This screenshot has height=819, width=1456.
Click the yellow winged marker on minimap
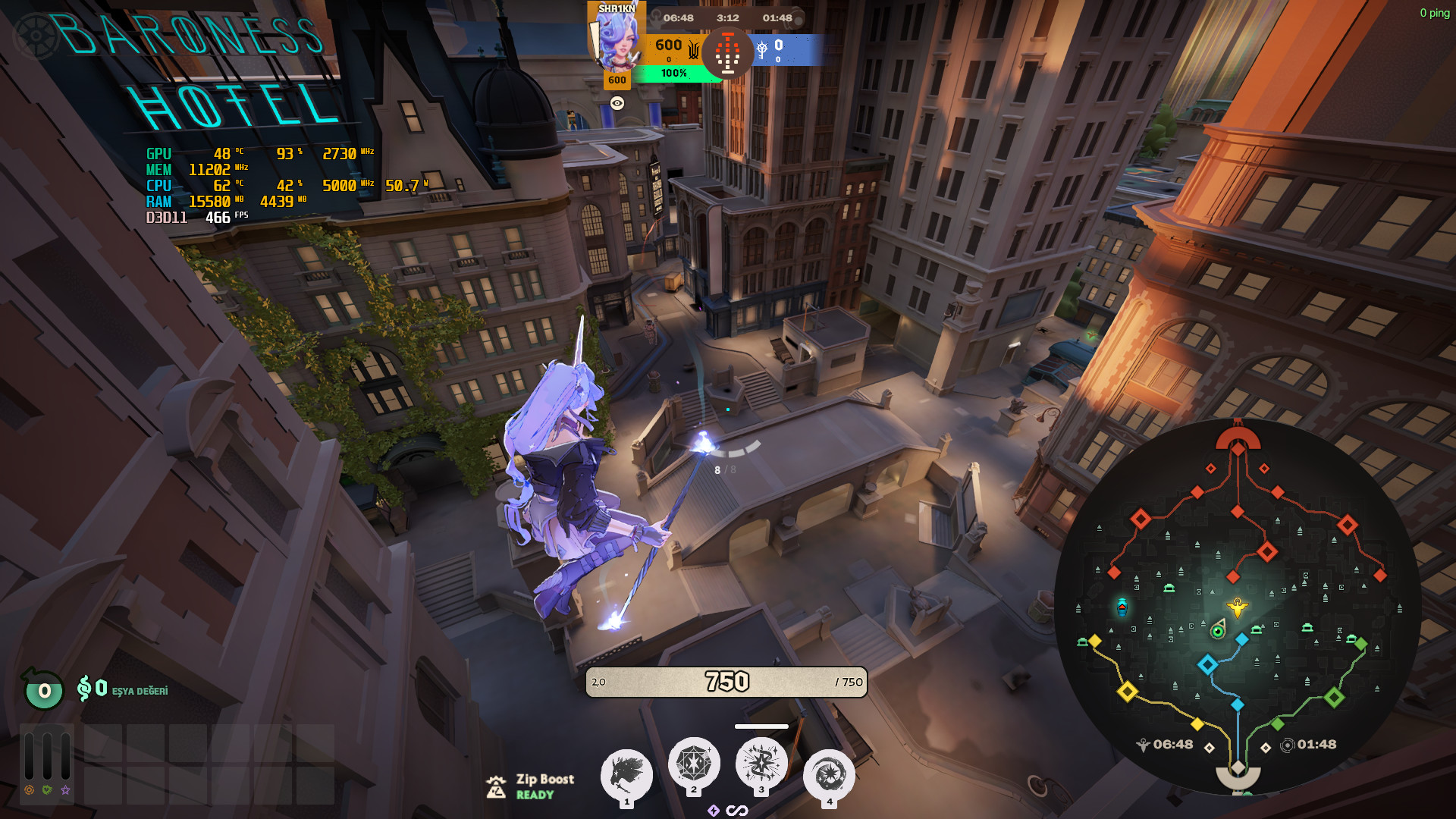1238,607
